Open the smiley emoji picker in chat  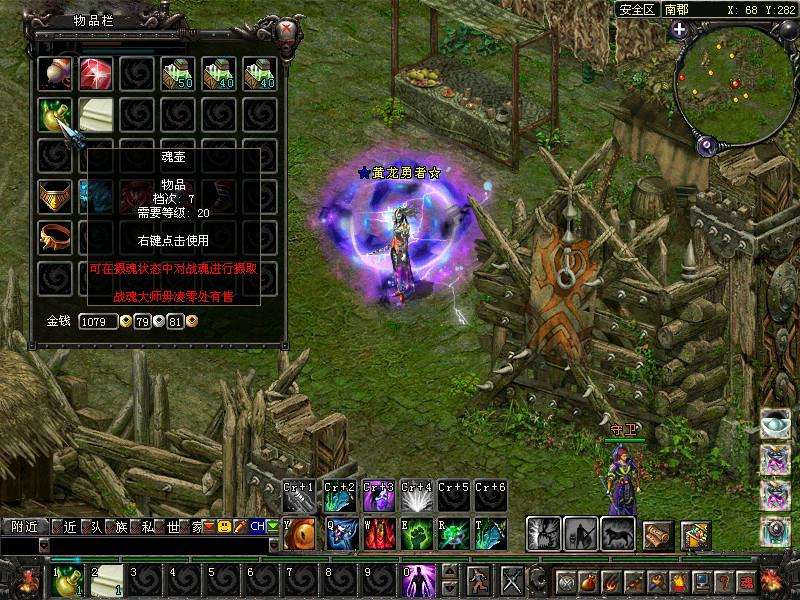pos(225,526)
